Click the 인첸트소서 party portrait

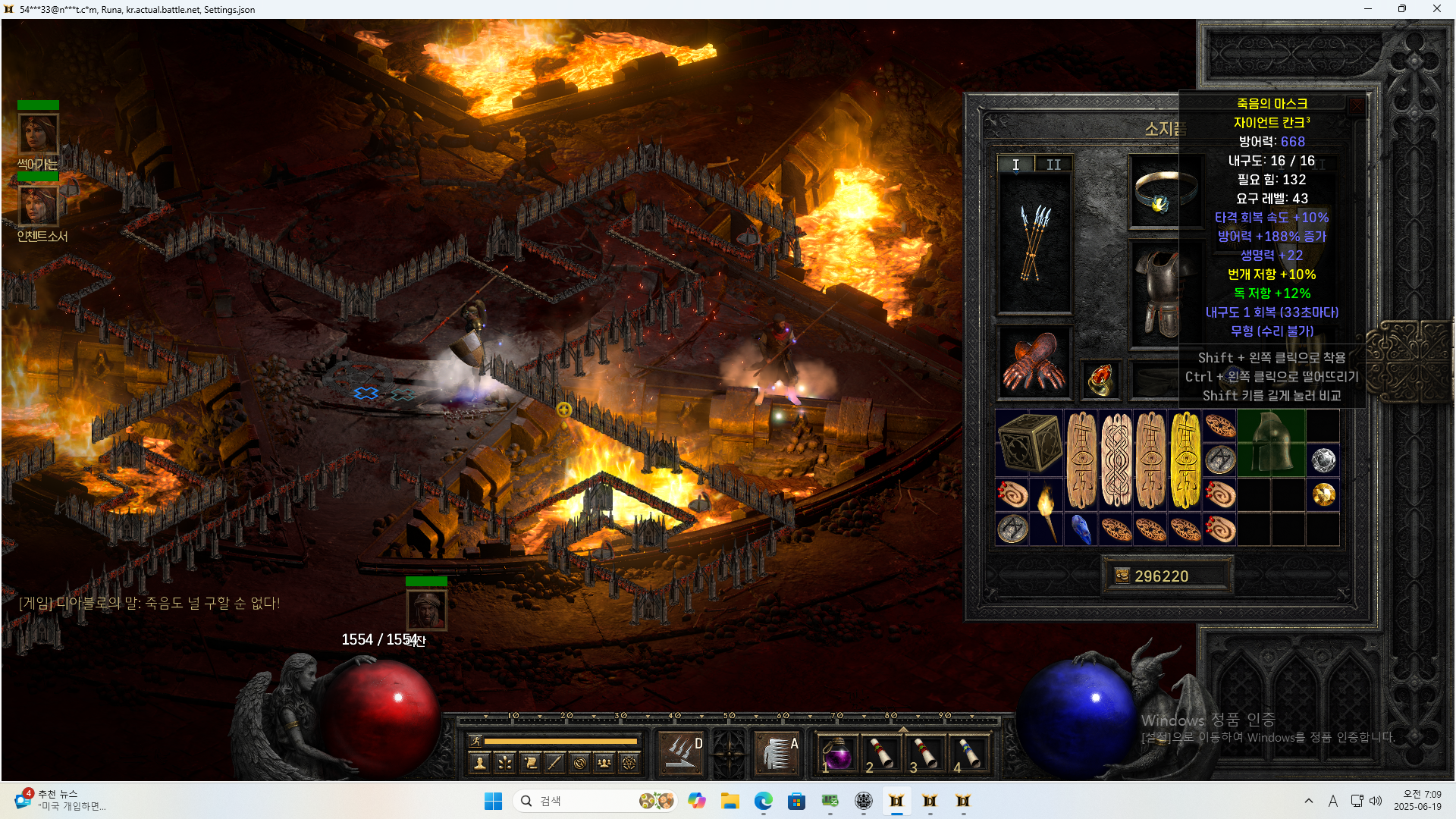[x=38, y=206]
